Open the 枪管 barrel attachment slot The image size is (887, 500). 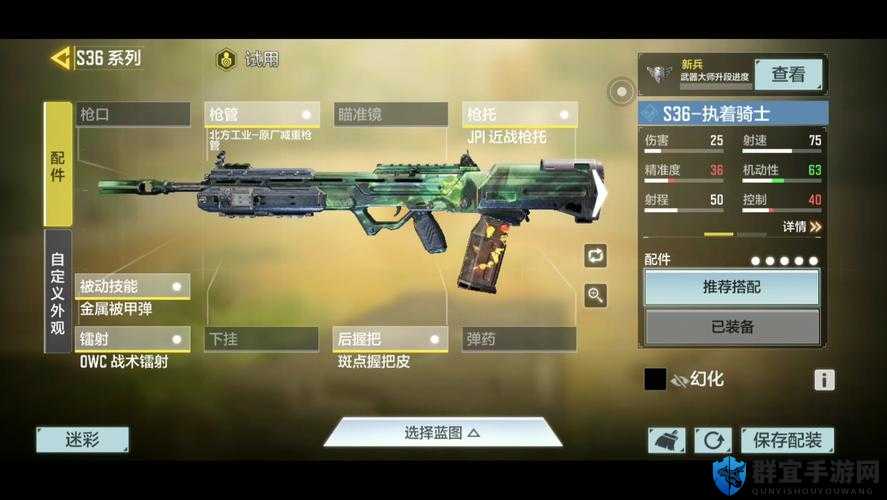tap(262, 114)
